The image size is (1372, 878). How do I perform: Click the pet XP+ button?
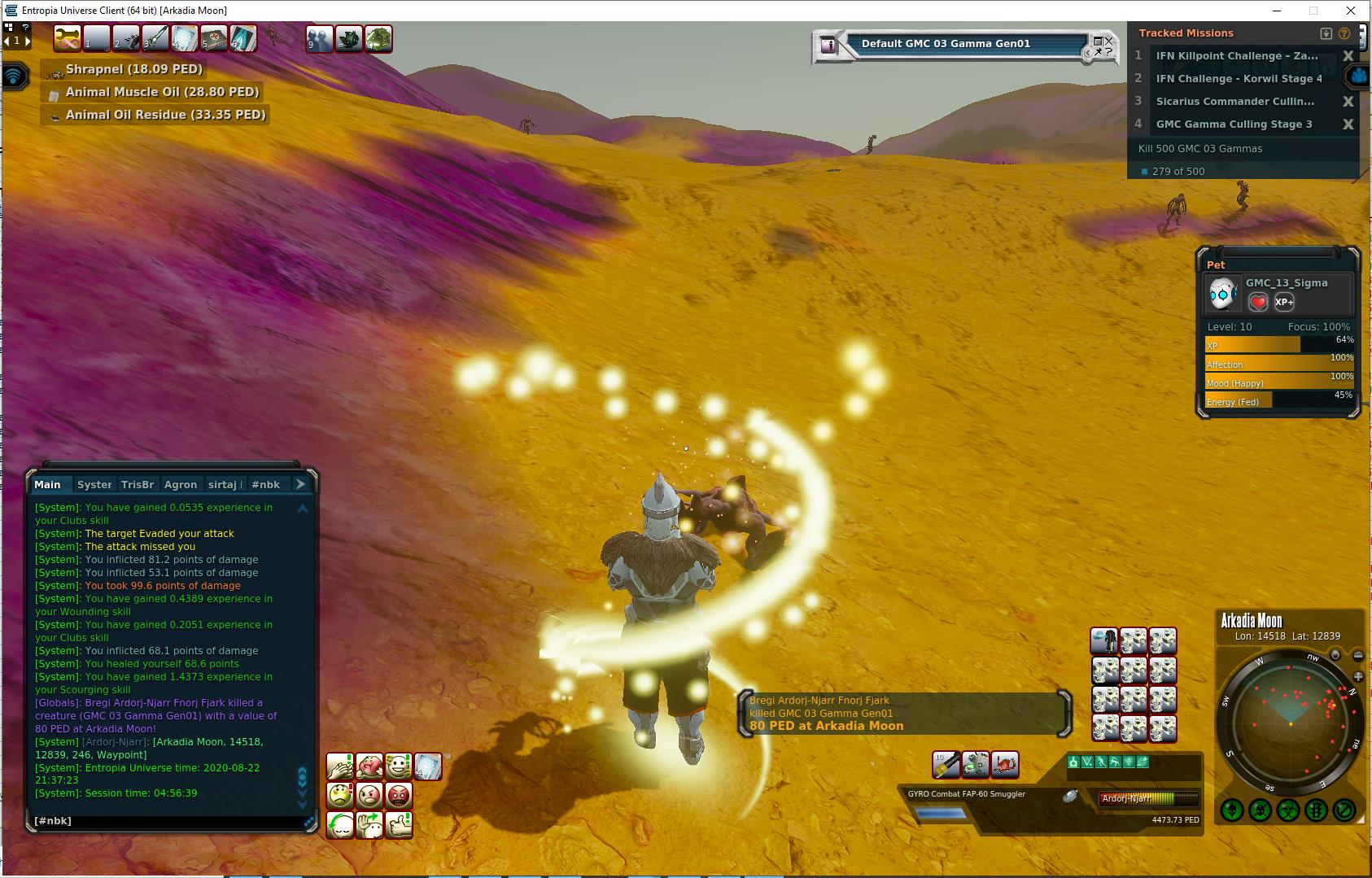coord(1284,302)
